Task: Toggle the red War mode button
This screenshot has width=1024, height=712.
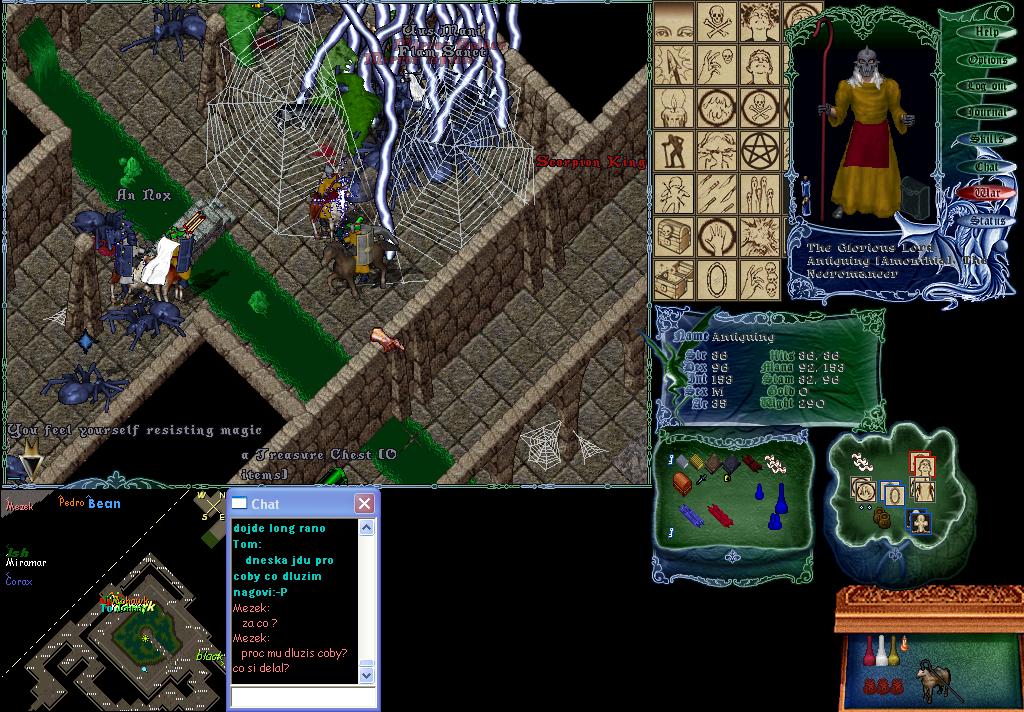Action: 987,193
